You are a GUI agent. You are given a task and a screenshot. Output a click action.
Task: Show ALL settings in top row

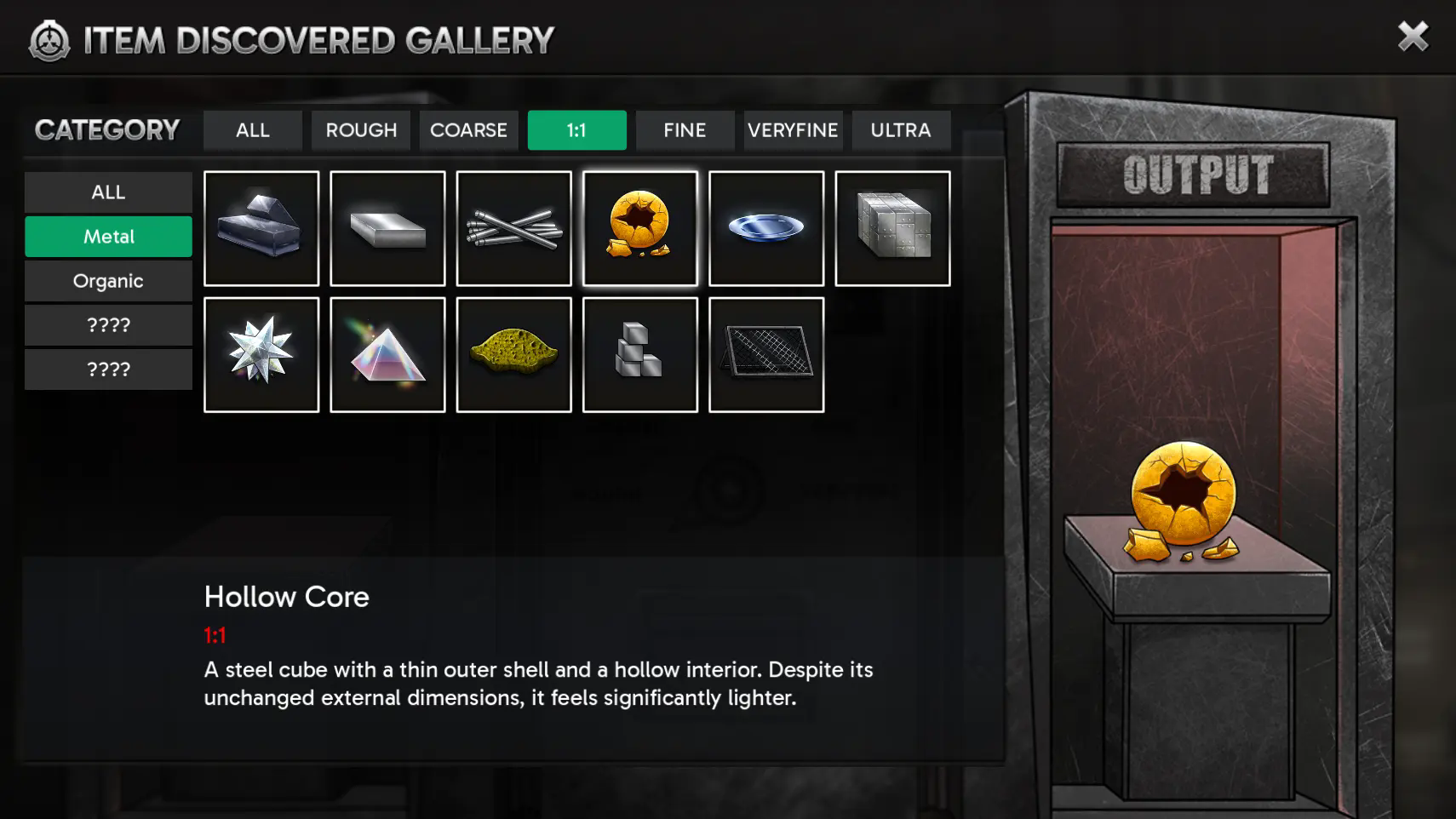click(x=253, y=130)
